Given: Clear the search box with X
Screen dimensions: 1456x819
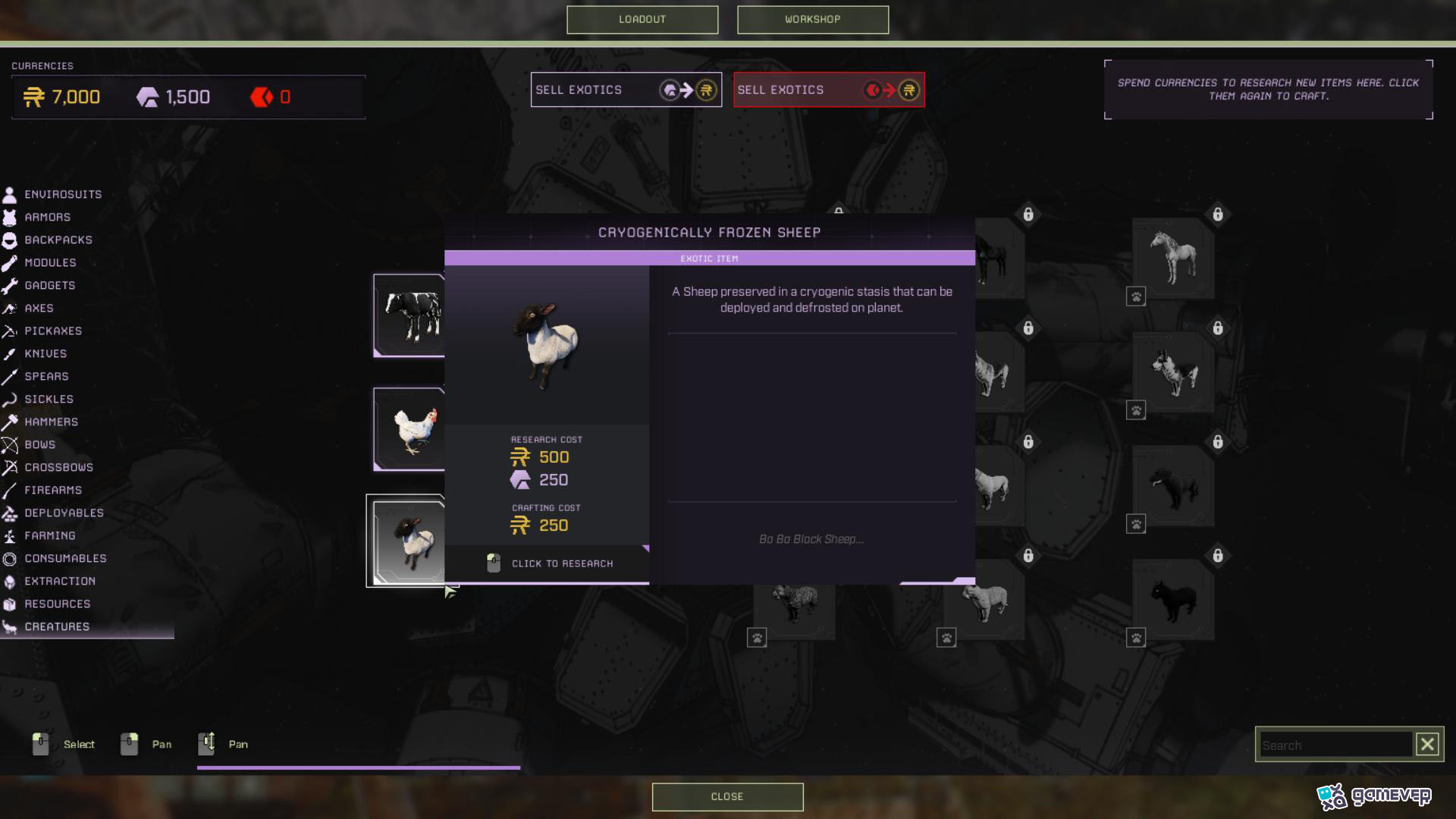Looking at the screenshot, I should 1427,745.
